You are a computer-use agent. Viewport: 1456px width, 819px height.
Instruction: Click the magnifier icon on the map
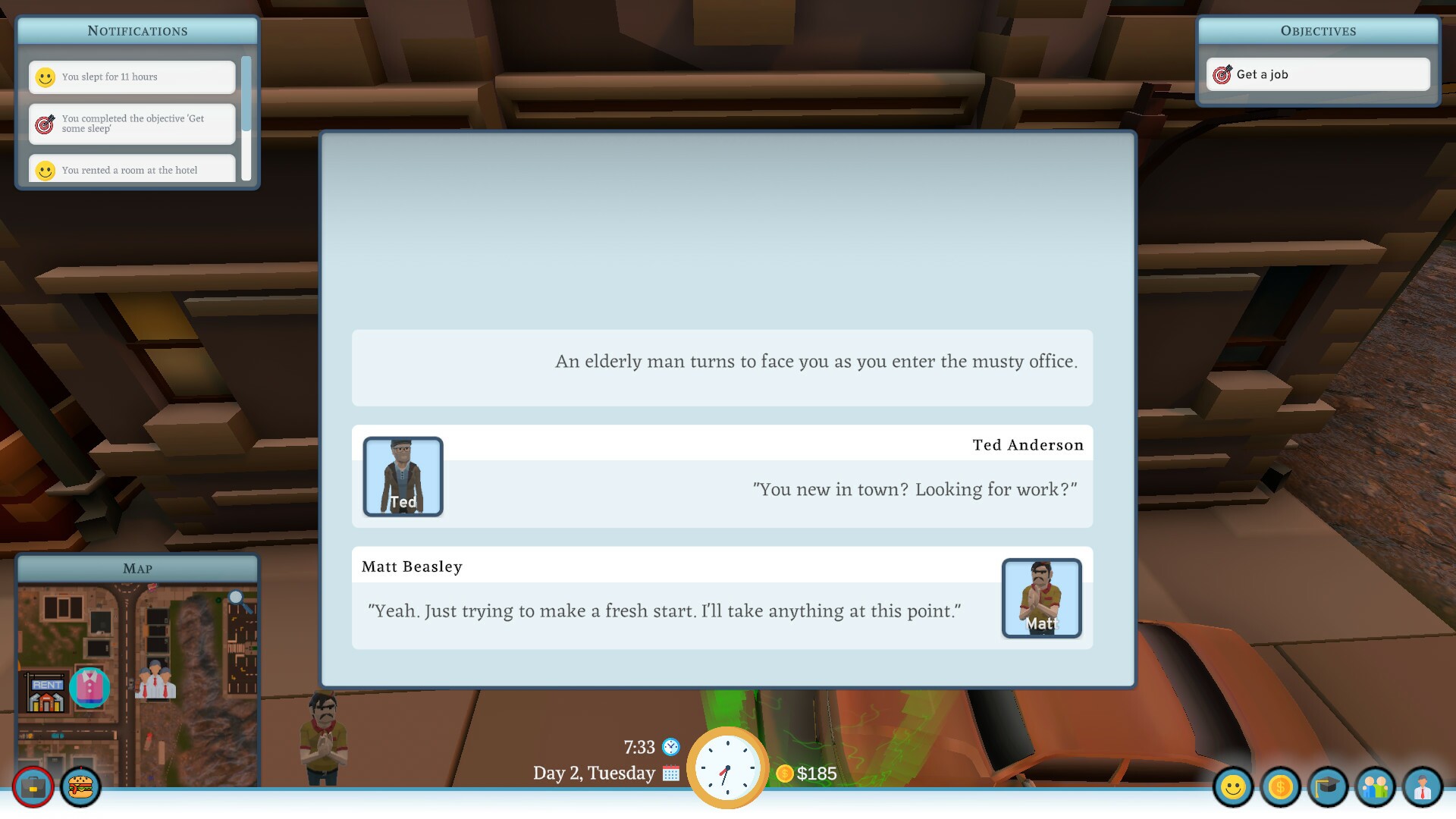click(x=237, y=599)
